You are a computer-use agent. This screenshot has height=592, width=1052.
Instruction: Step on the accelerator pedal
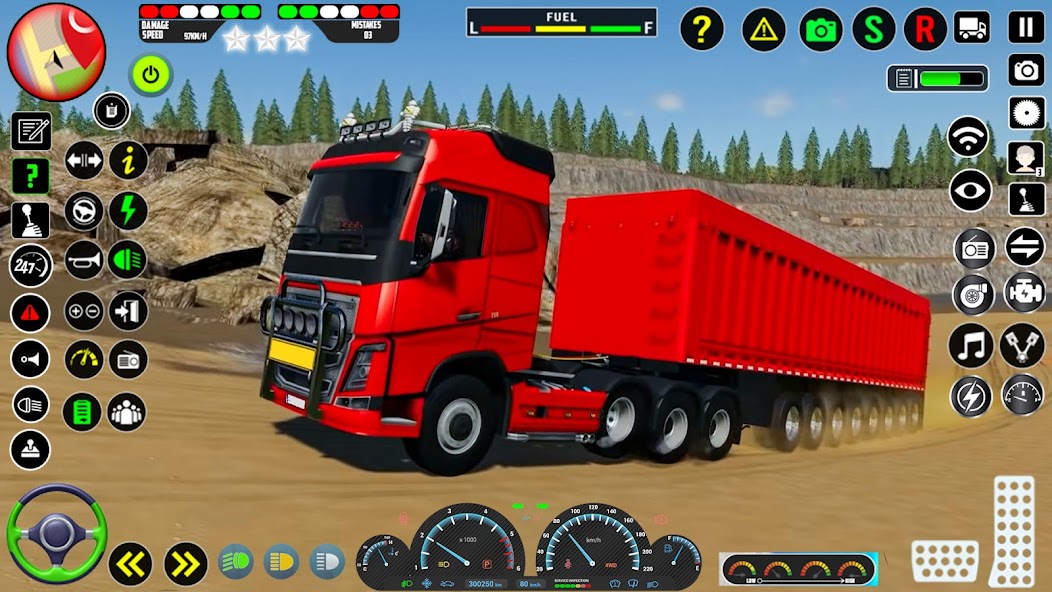1012,530
